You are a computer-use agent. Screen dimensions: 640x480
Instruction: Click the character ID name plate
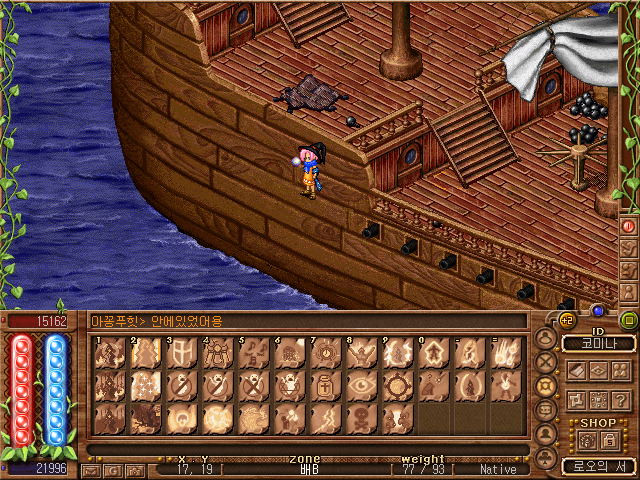[598, 343]
